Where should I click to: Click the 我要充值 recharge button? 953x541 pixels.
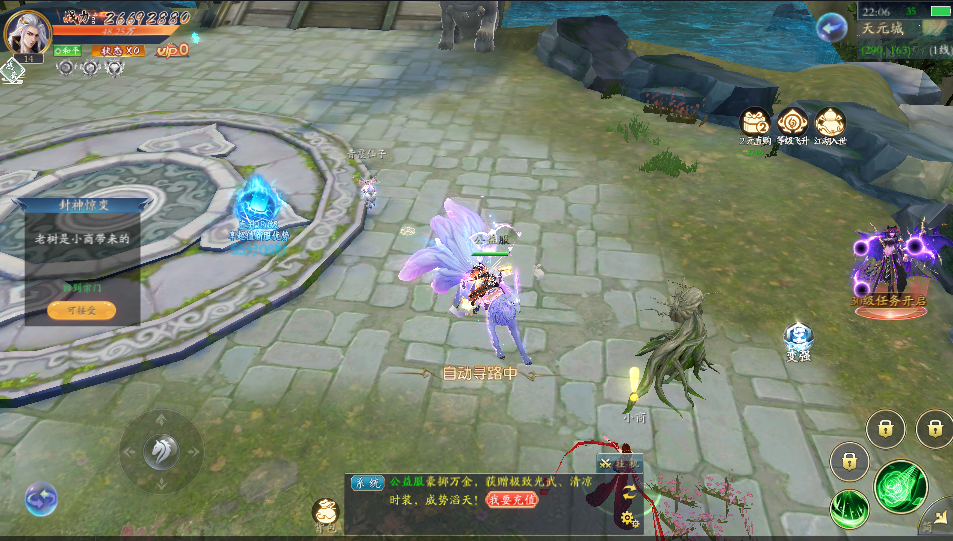point(512,499)
